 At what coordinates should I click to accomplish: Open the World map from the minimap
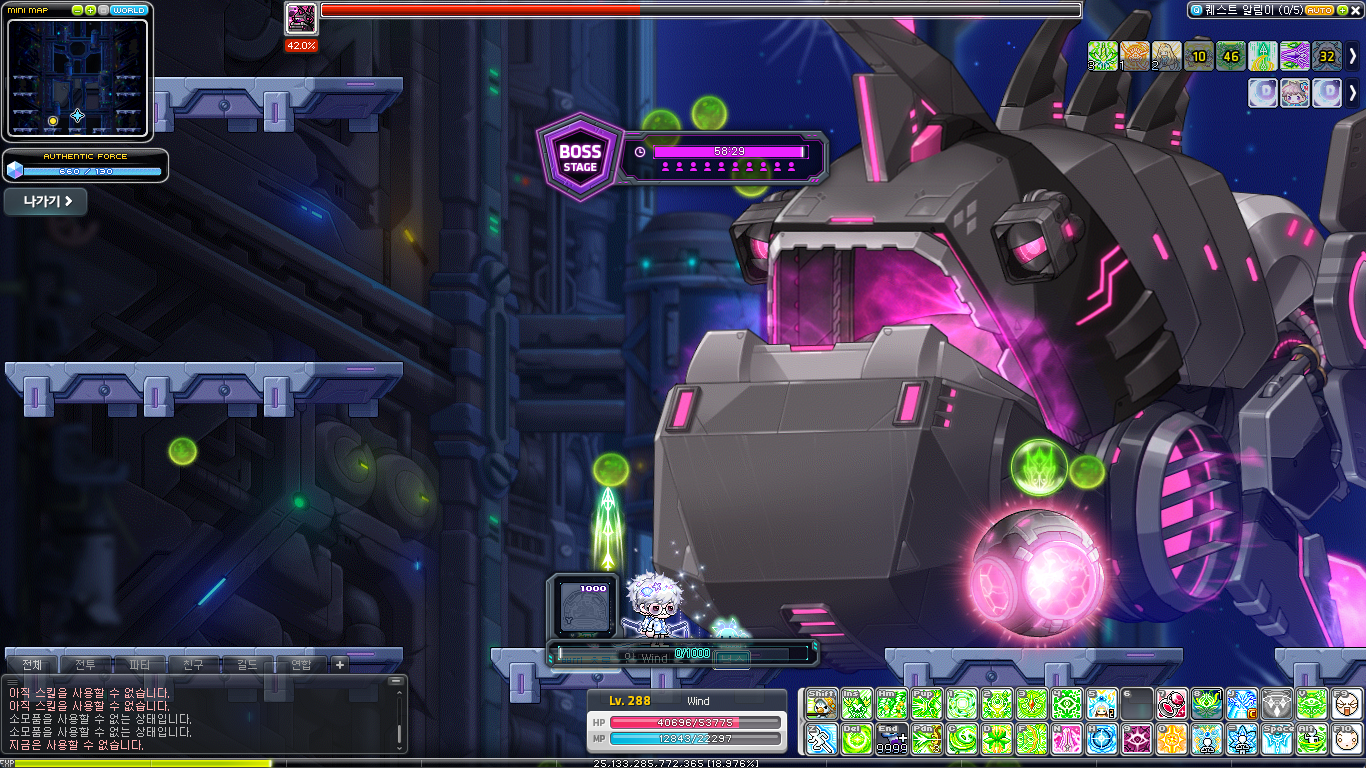pos(129,10)
